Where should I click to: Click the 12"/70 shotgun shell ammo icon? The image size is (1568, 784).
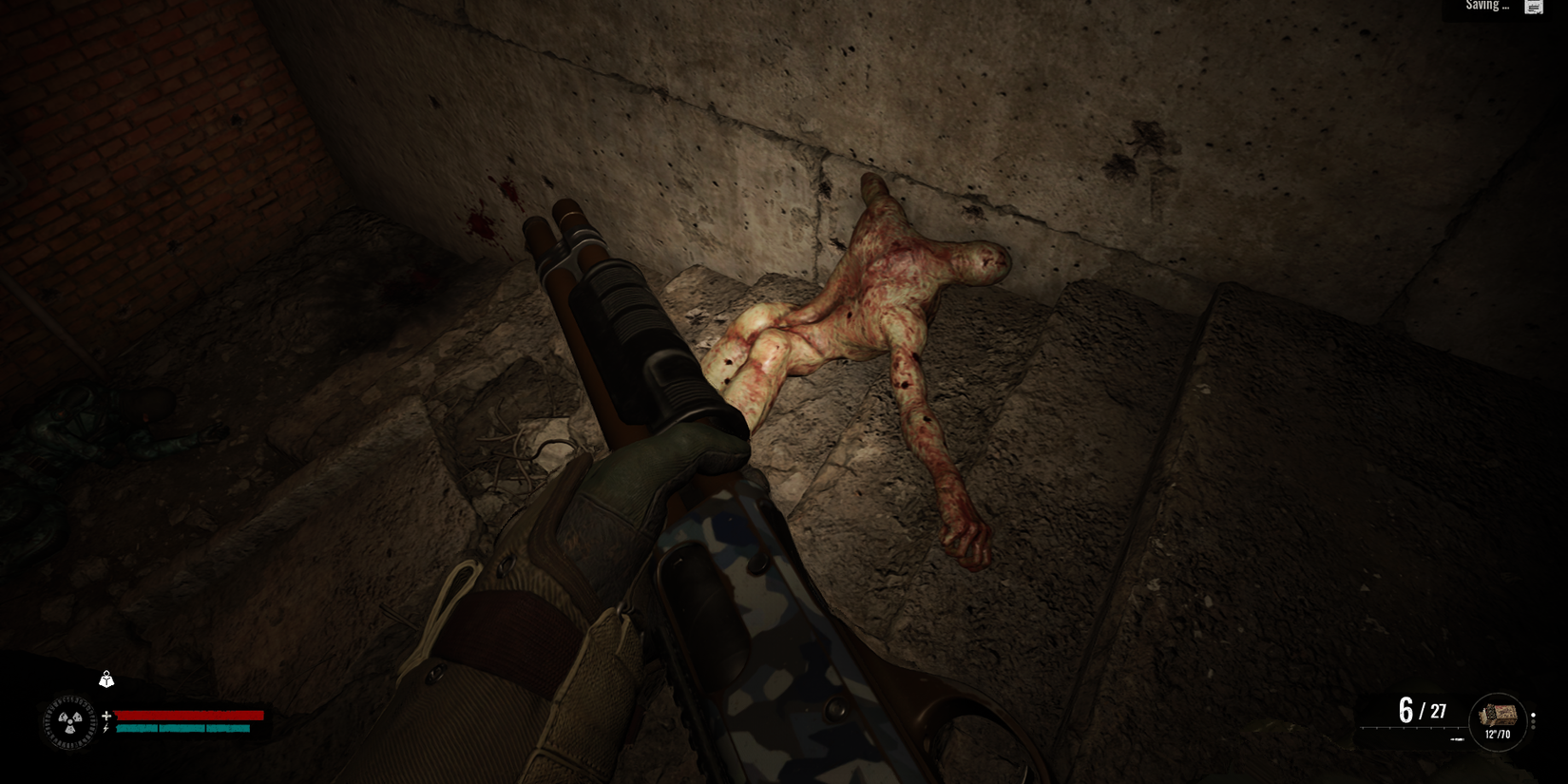click(x=1499, y=716)
